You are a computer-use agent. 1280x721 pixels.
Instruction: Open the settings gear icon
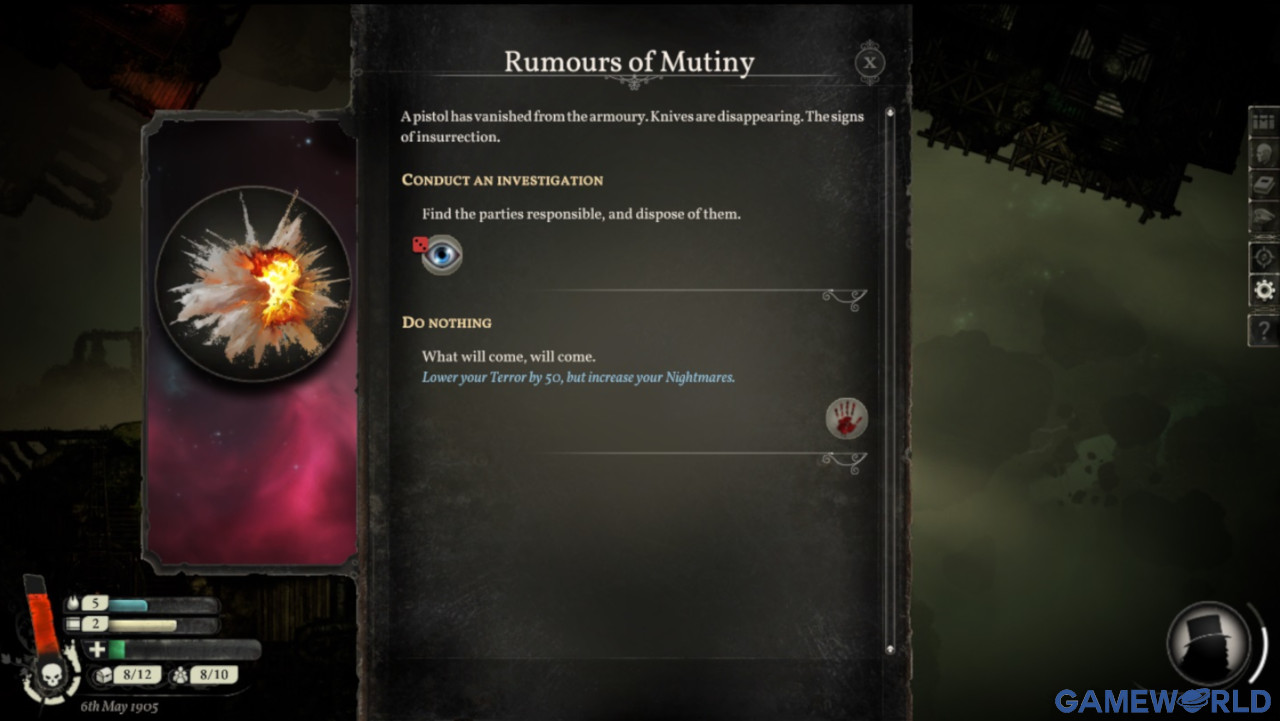coord(1262,290)
